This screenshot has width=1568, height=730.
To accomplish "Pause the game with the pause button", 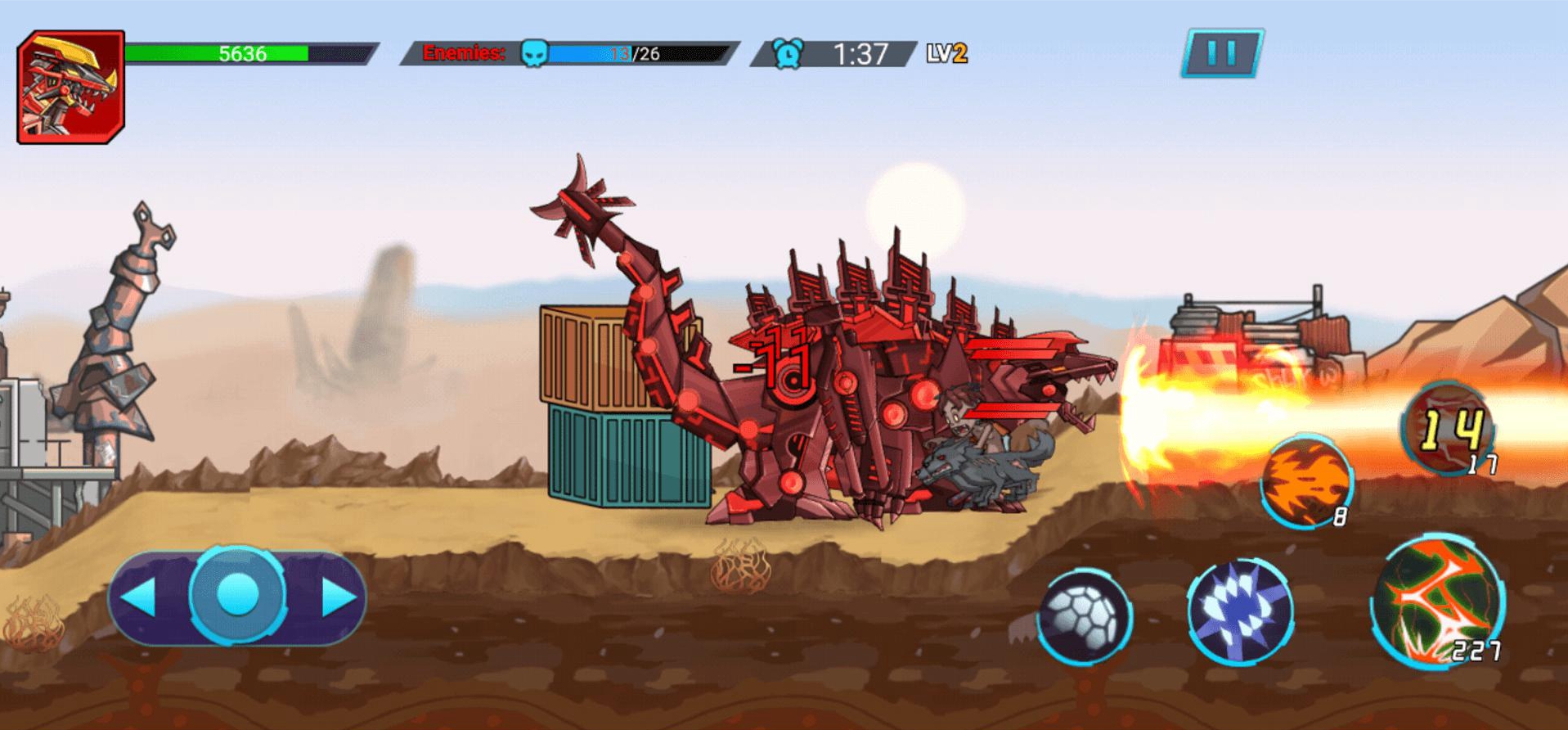I will coord(1222,53).
